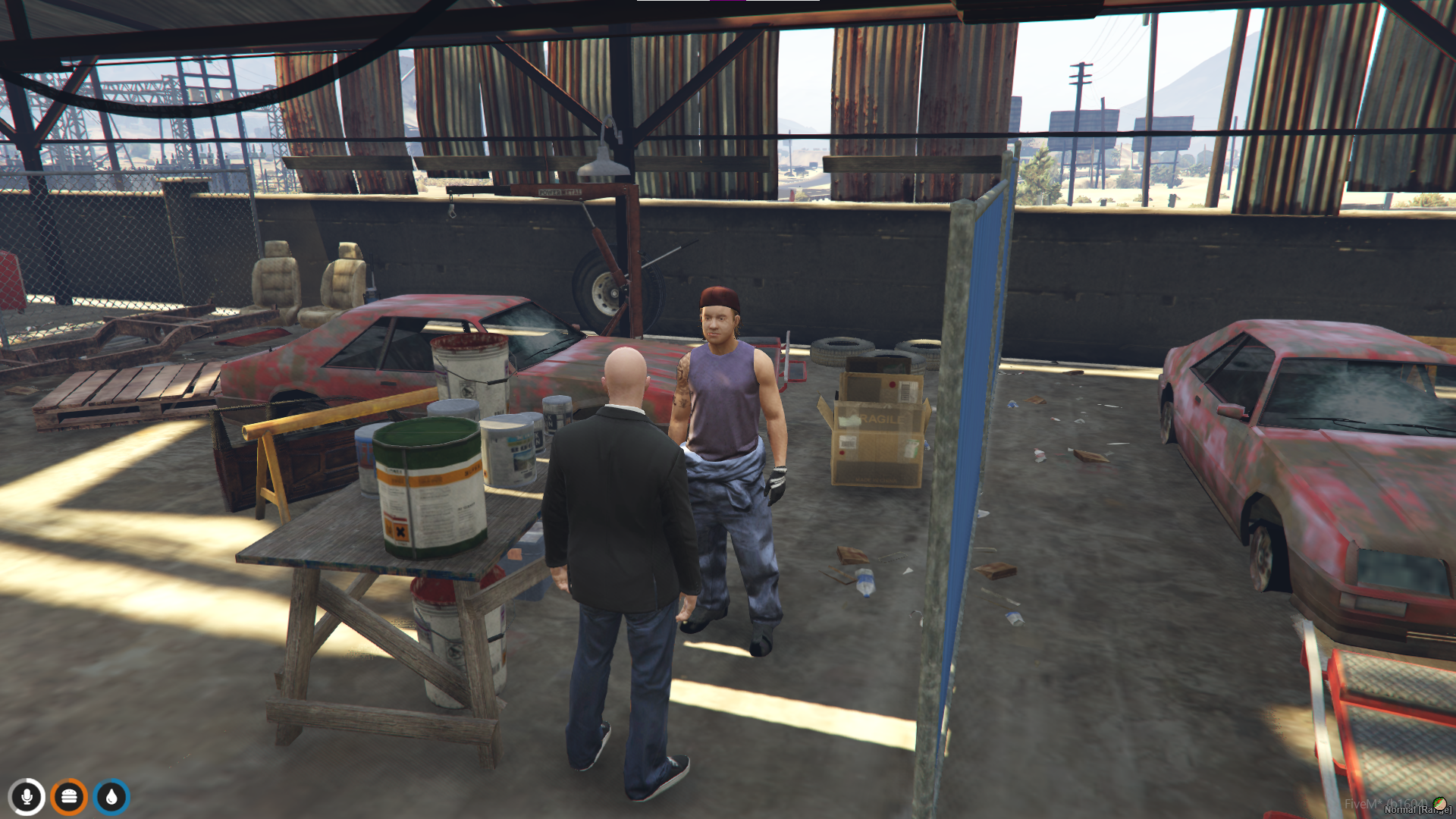Click the white bucket on the table
This screenshot has height=819, width=1456.
470,372
